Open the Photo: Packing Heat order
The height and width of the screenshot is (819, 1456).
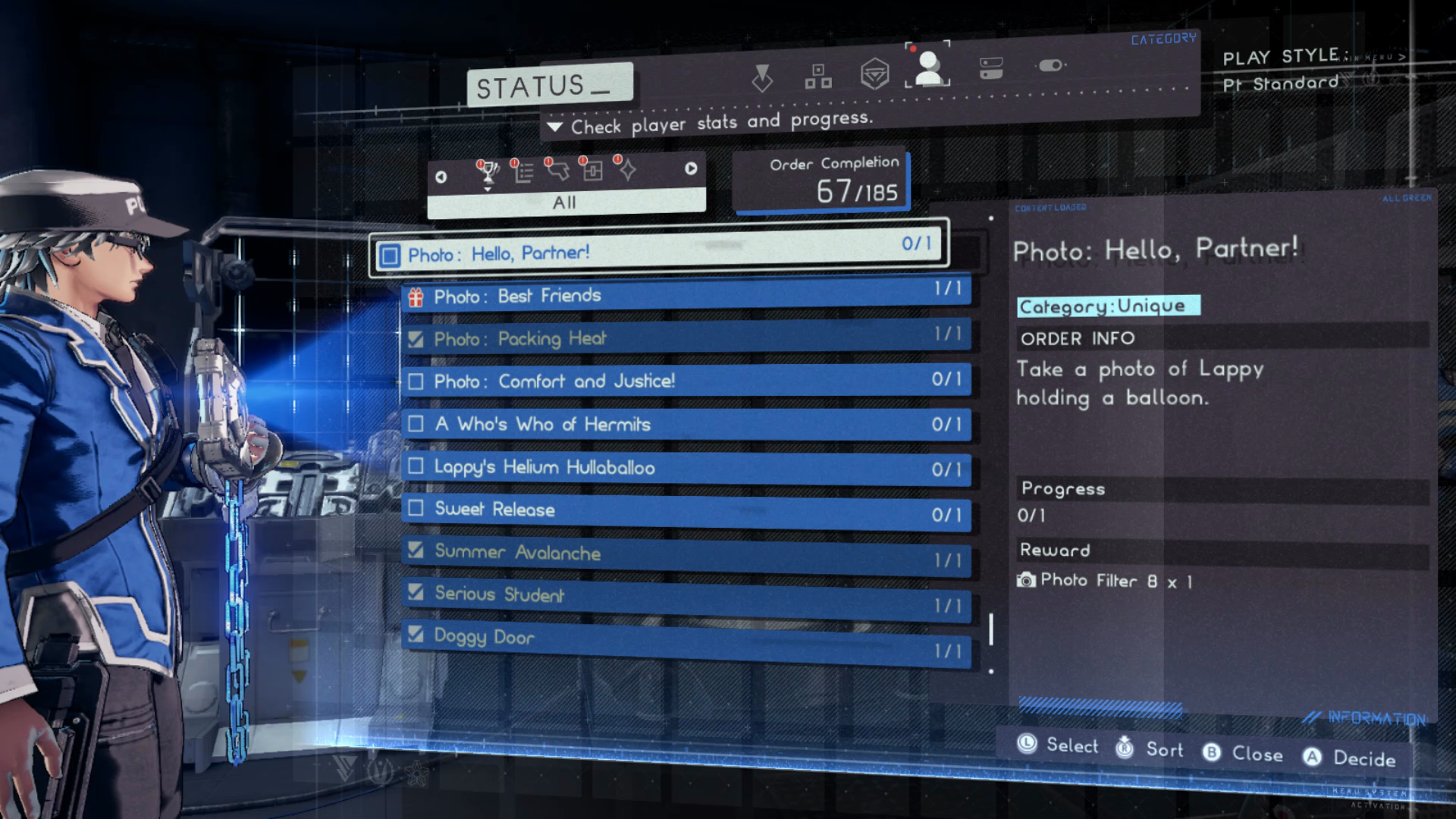686,337
